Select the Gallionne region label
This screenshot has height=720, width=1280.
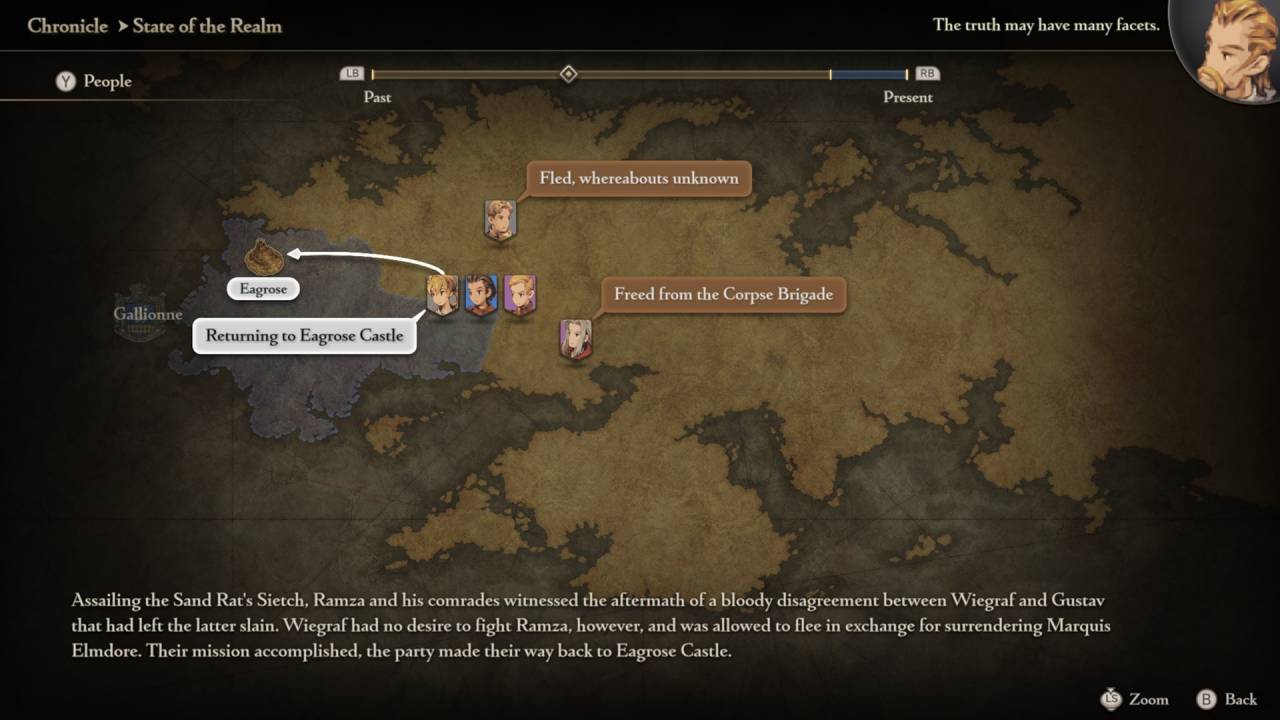[147, 314]
